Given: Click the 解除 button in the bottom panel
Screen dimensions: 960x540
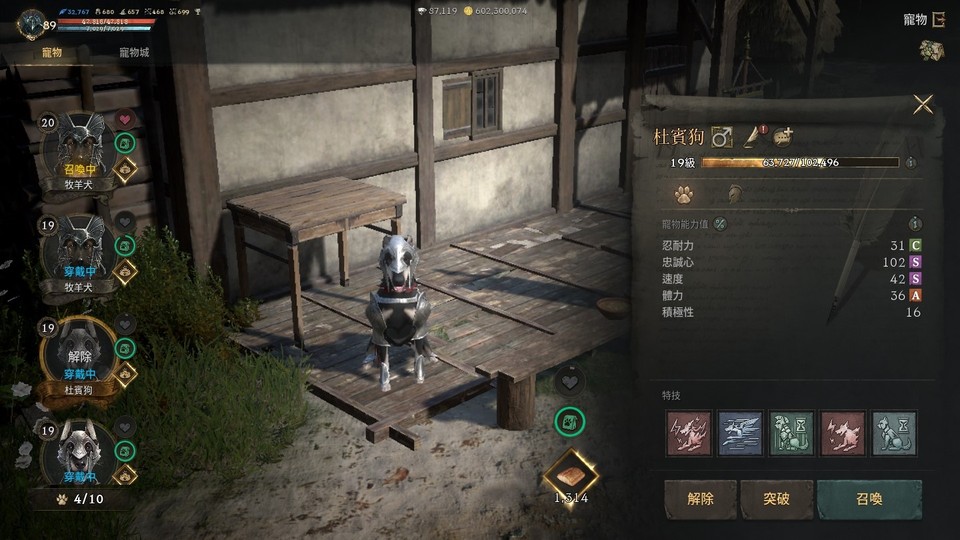Looking at the screenshot, I should coord(700,499).
